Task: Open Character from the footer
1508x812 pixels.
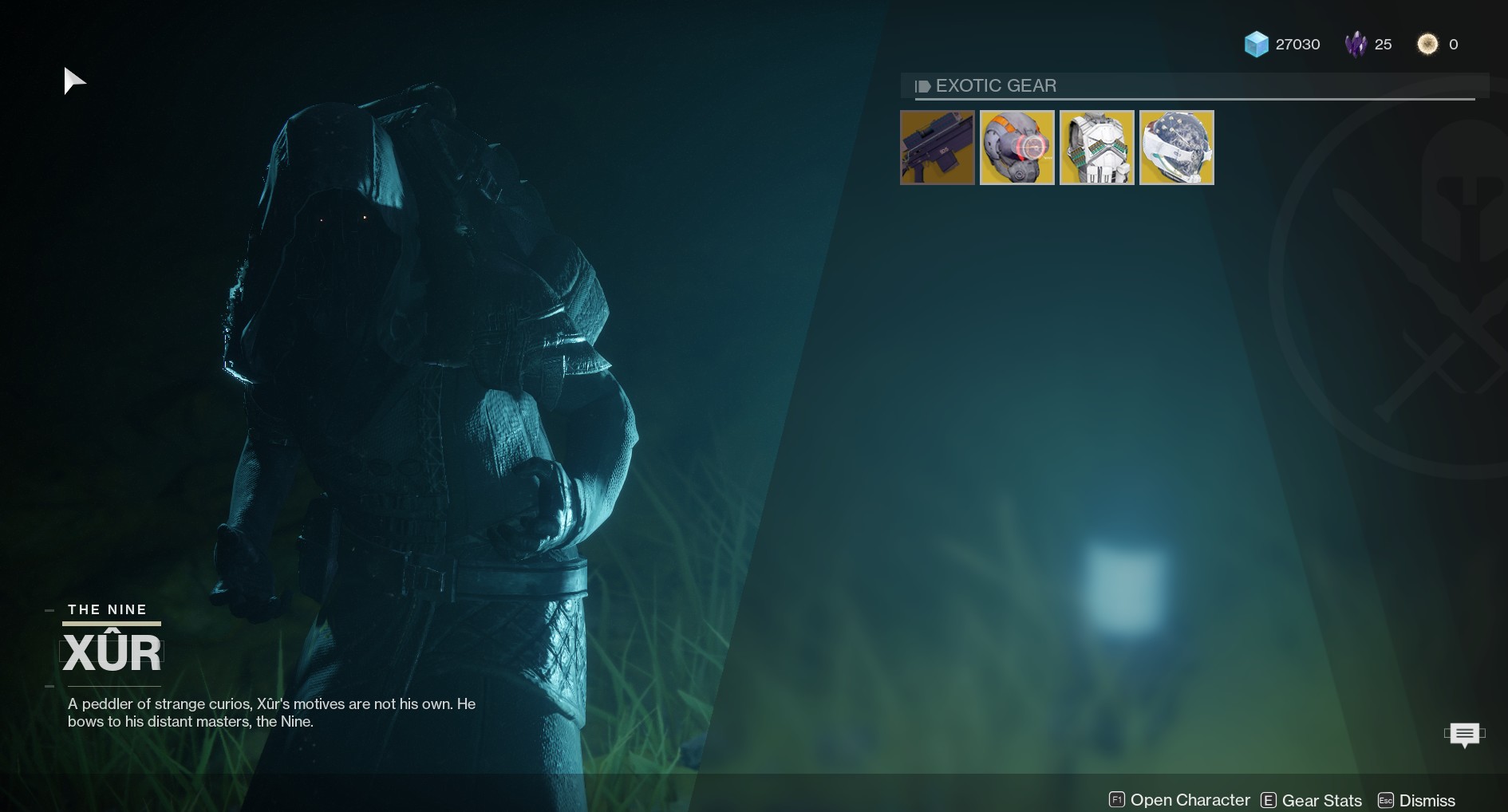Action: [x=1179, y=800]
